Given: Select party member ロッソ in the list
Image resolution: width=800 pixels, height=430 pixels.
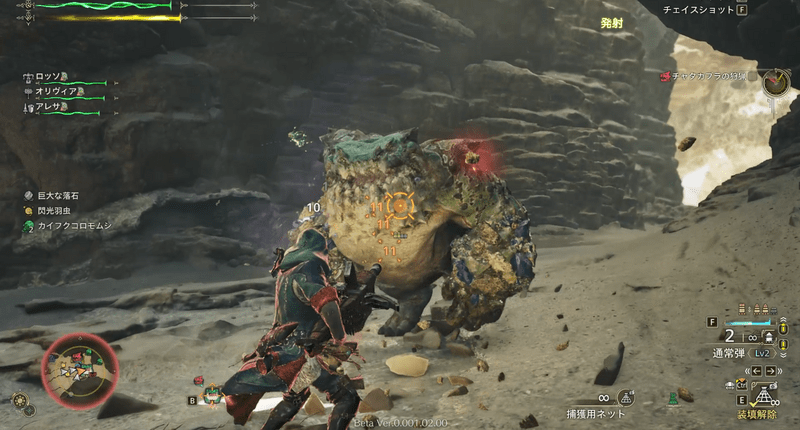Looking at the screenshot, I should click(x=49, y=77).
